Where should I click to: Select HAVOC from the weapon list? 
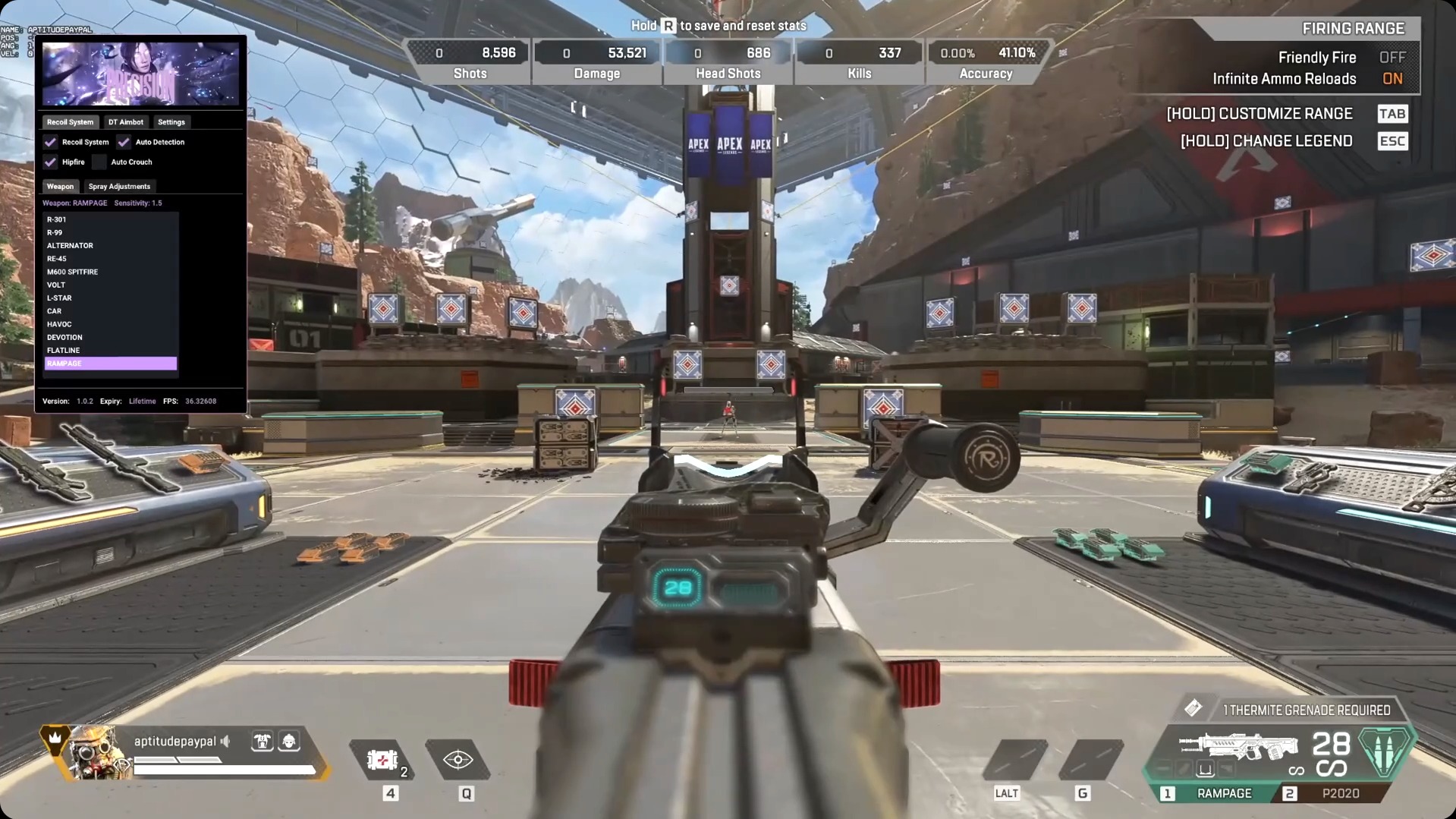58,324
